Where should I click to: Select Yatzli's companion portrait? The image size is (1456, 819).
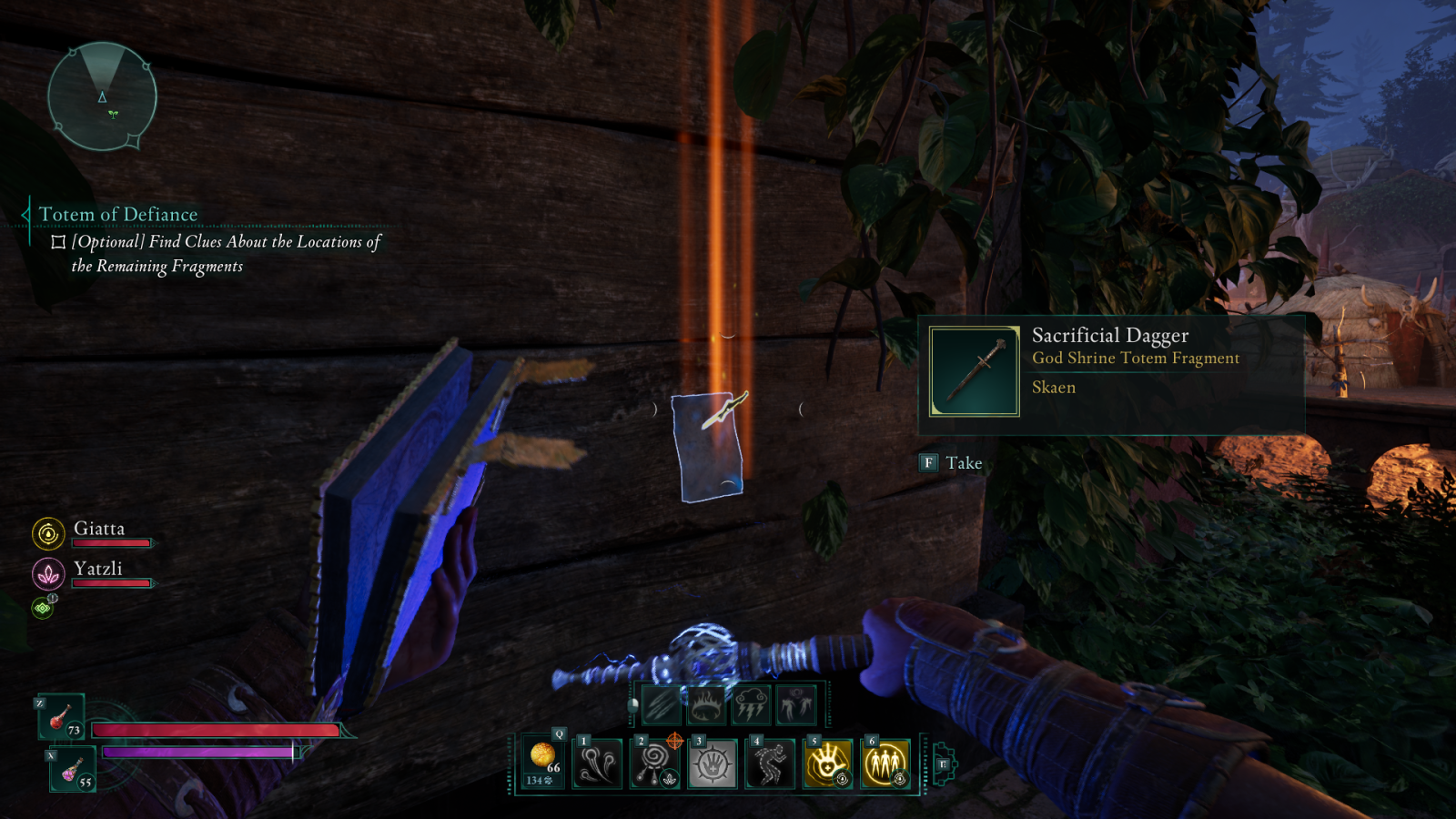(46, 572)
